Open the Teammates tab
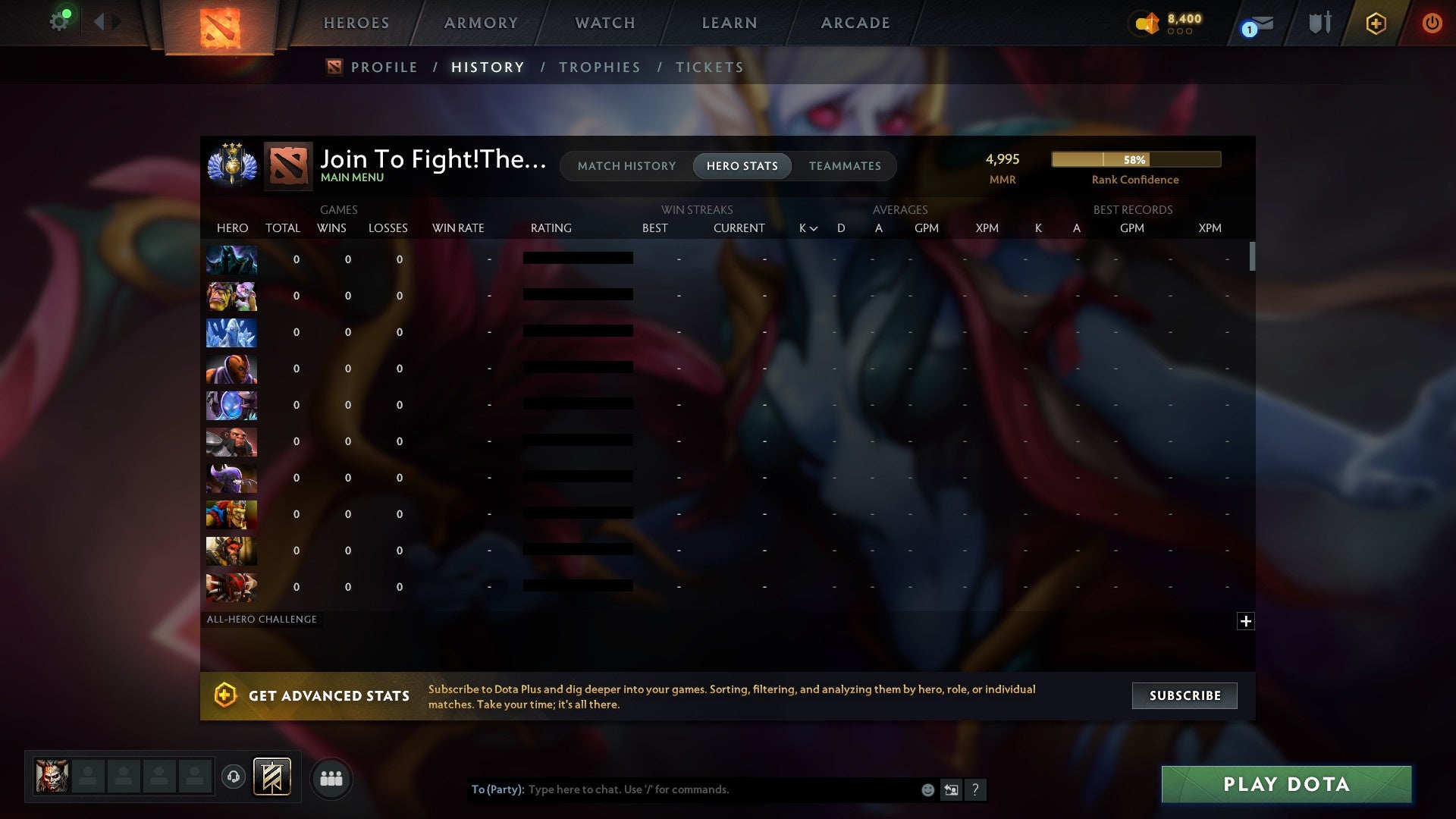The height and width of the screenshot is (819, 1456). point(845,165)
